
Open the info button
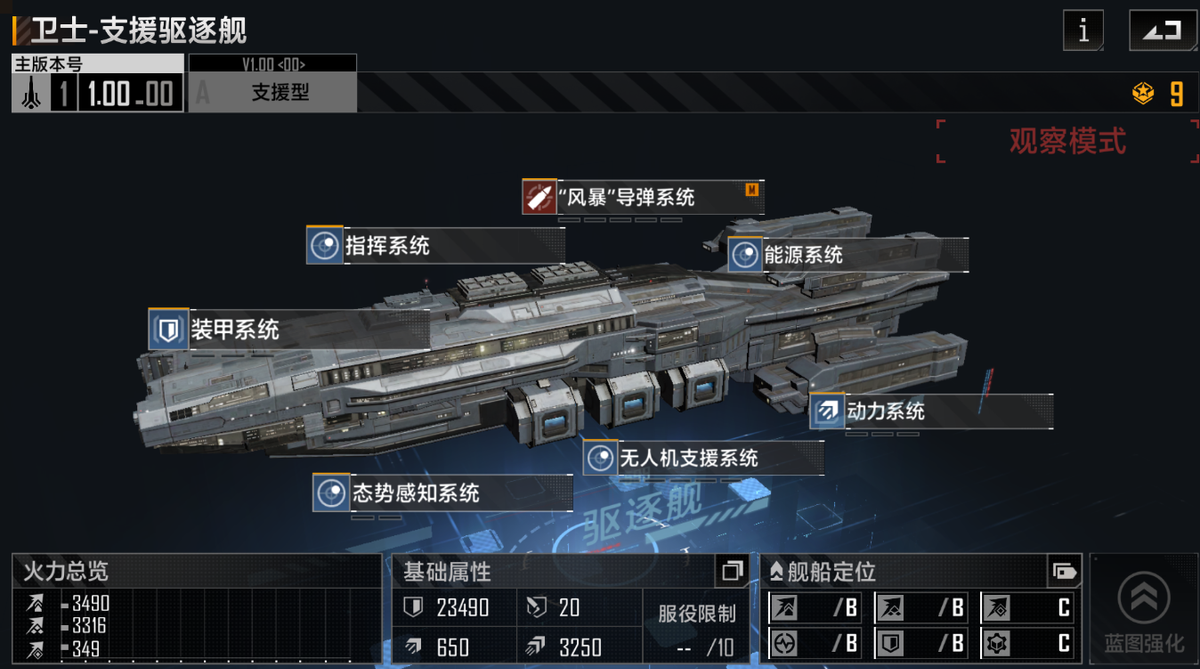click(1083, 31)
